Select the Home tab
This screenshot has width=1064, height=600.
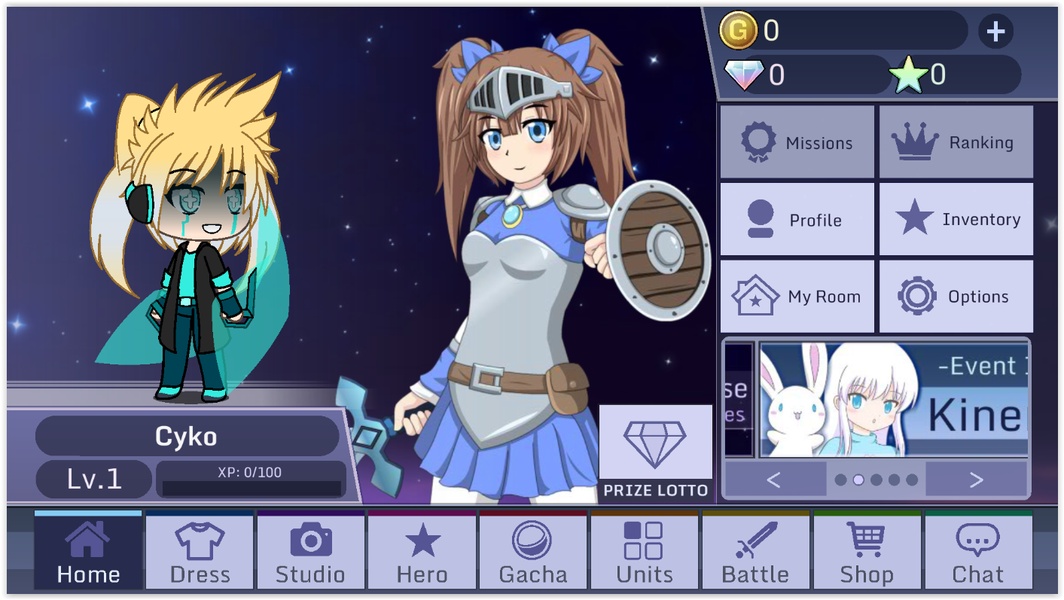point(88,552)
